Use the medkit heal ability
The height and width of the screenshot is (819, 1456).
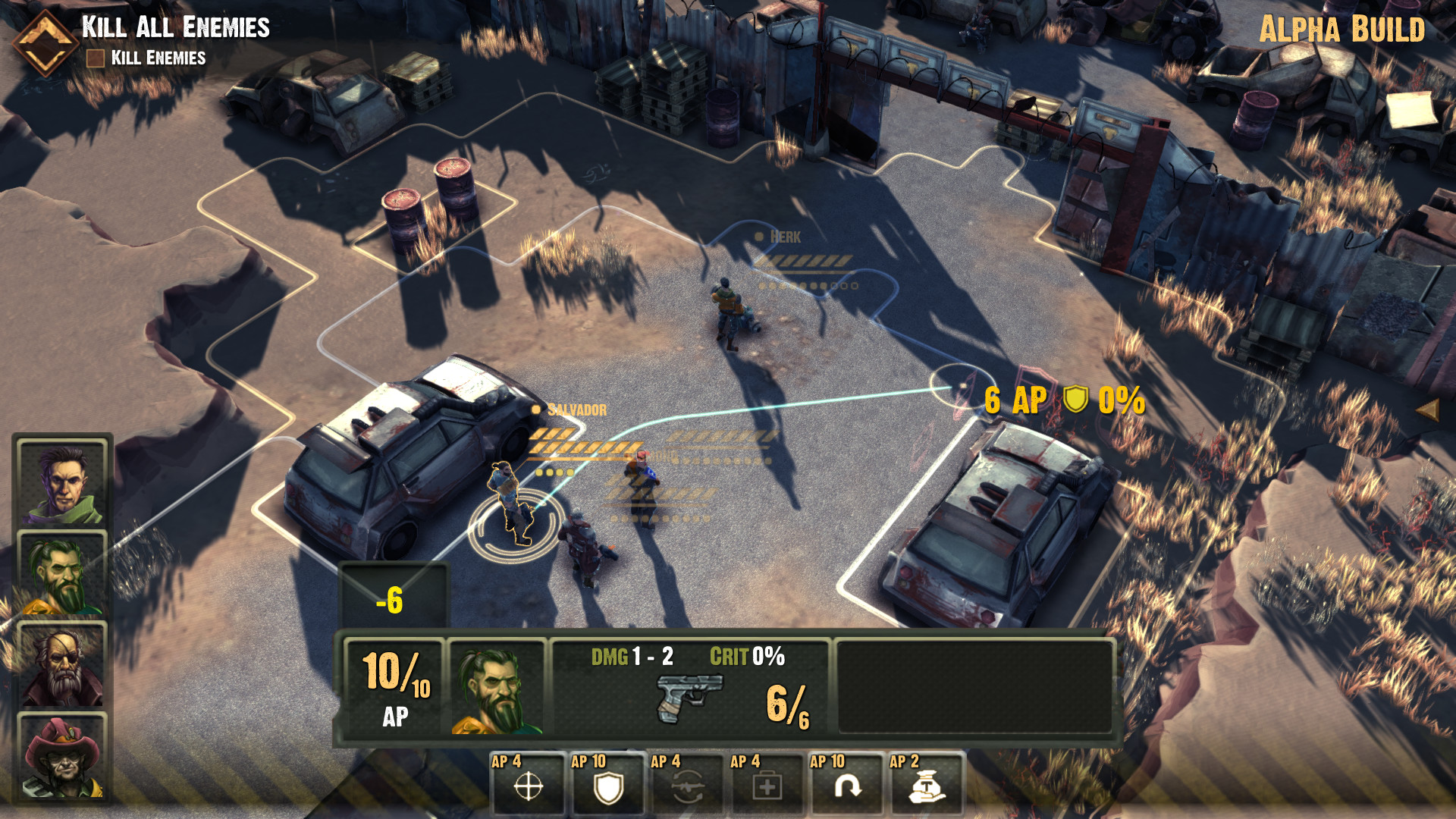pyautogui.click(x=767, y=786)
